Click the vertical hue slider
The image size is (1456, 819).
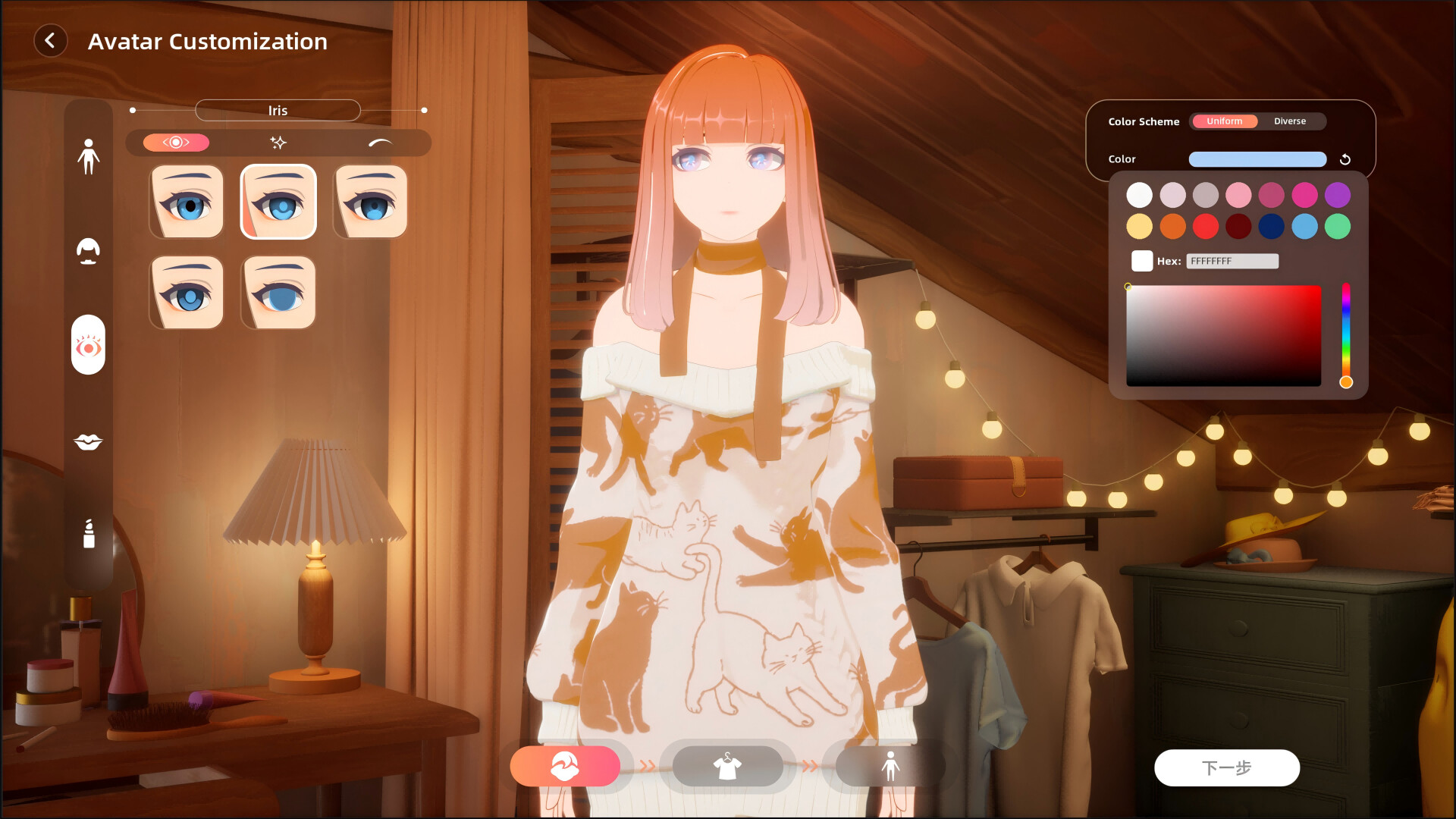[x=1347, y=334]
